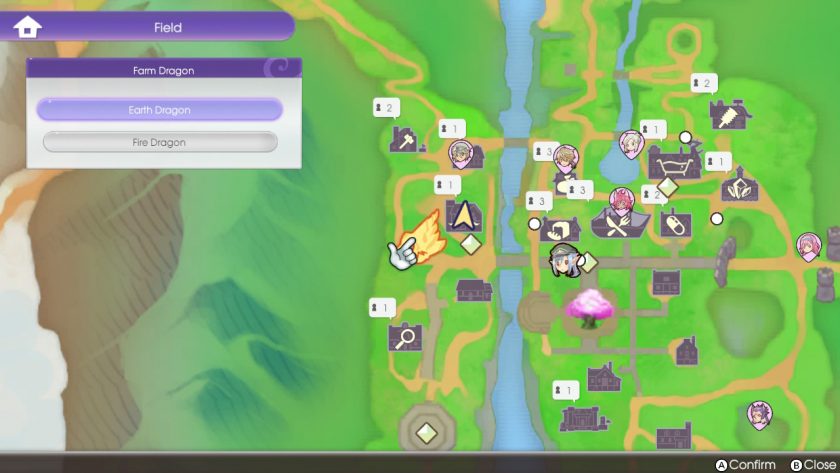Viewport: 840px width, 473px height.
Task: Choose the brush icon building marker
Action: [x=729, y=116]
